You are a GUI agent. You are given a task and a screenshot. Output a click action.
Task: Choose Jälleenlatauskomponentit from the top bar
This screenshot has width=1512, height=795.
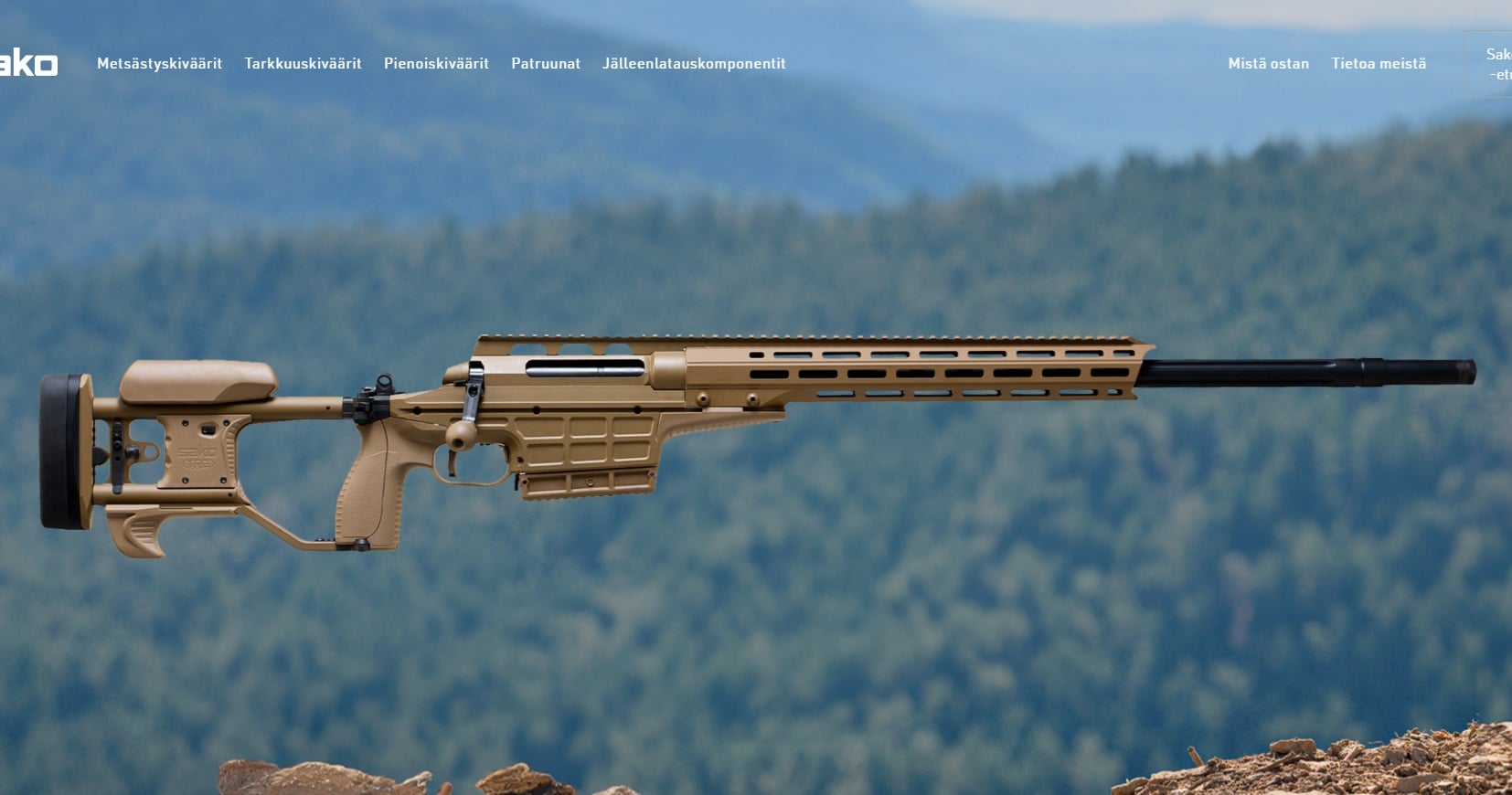point(694,63)
